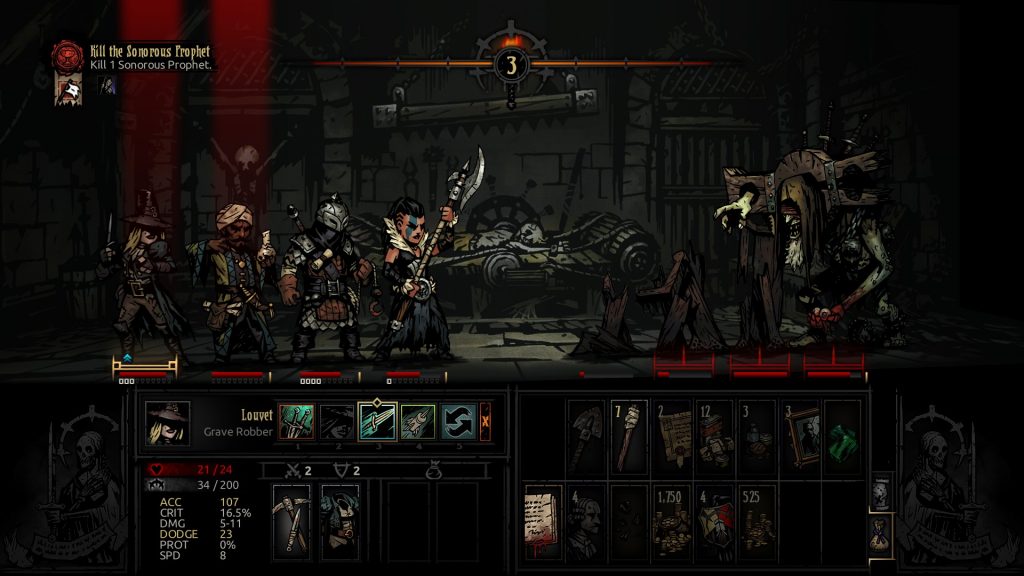Select Louvet's hero portrait
1024x576 pixels.
coord(166,422)
